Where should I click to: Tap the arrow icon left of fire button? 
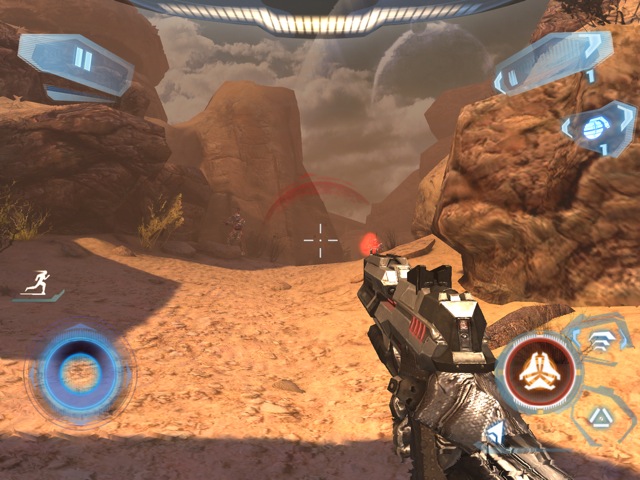click(494, 433)
